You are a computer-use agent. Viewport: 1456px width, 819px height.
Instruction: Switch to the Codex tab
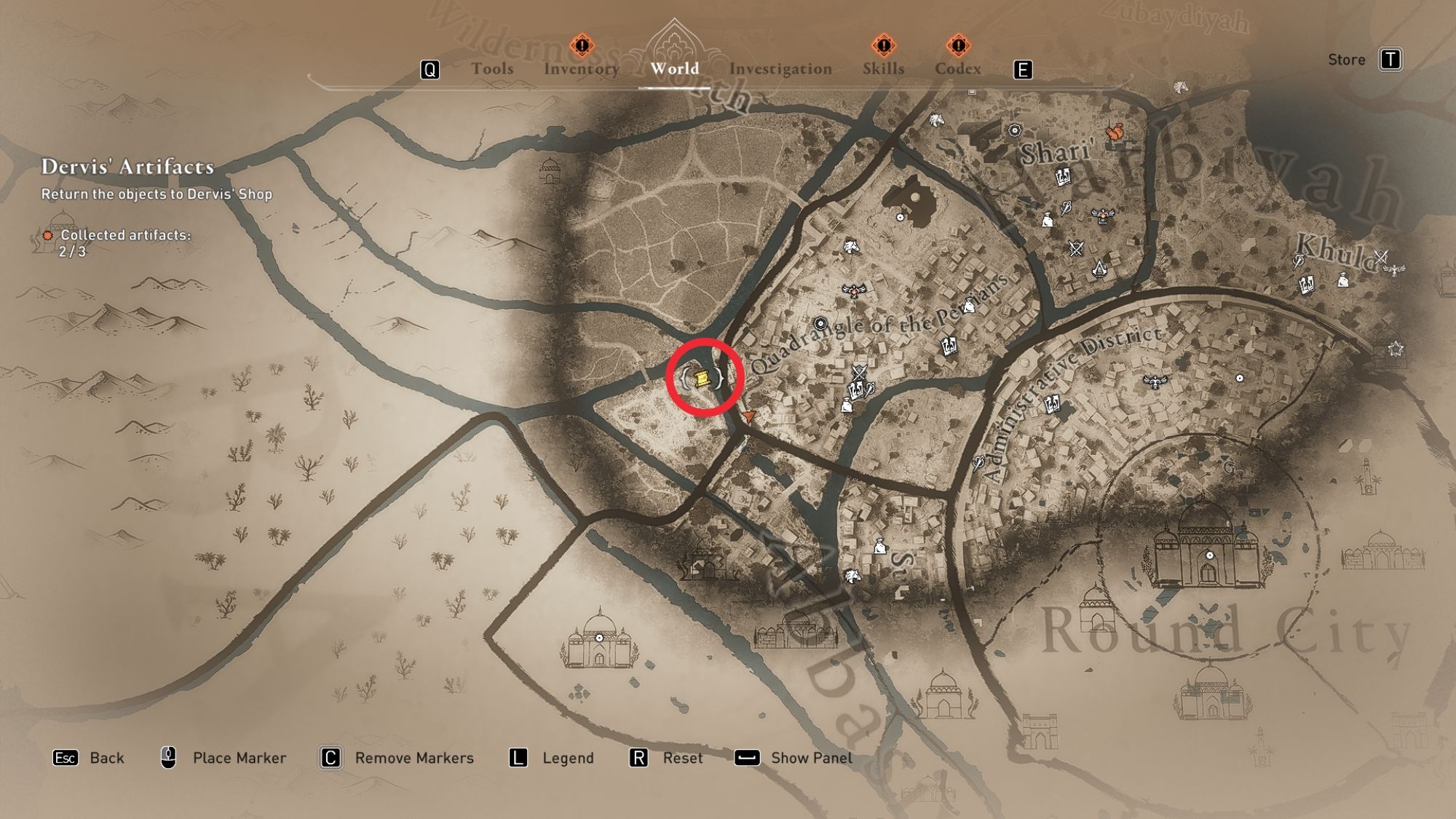959,69
